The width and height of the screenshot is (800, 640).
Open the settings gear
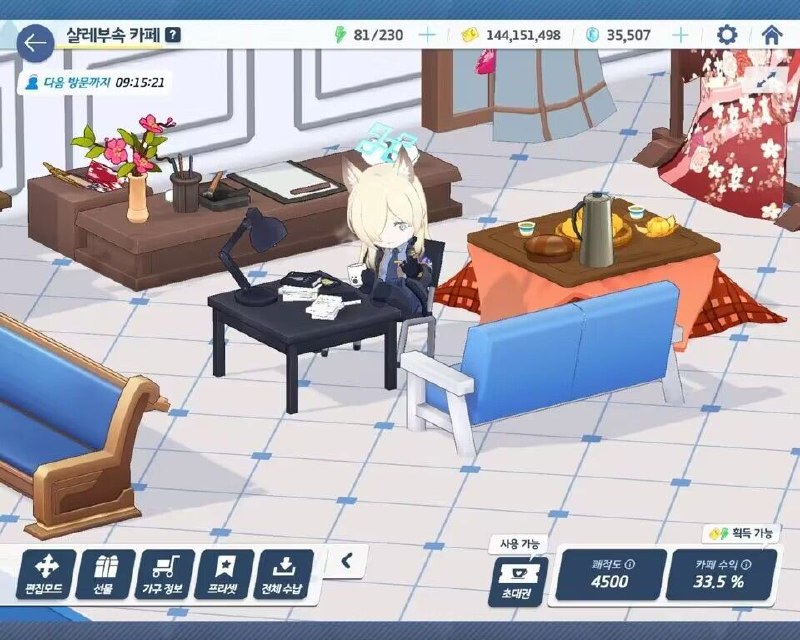727,35
